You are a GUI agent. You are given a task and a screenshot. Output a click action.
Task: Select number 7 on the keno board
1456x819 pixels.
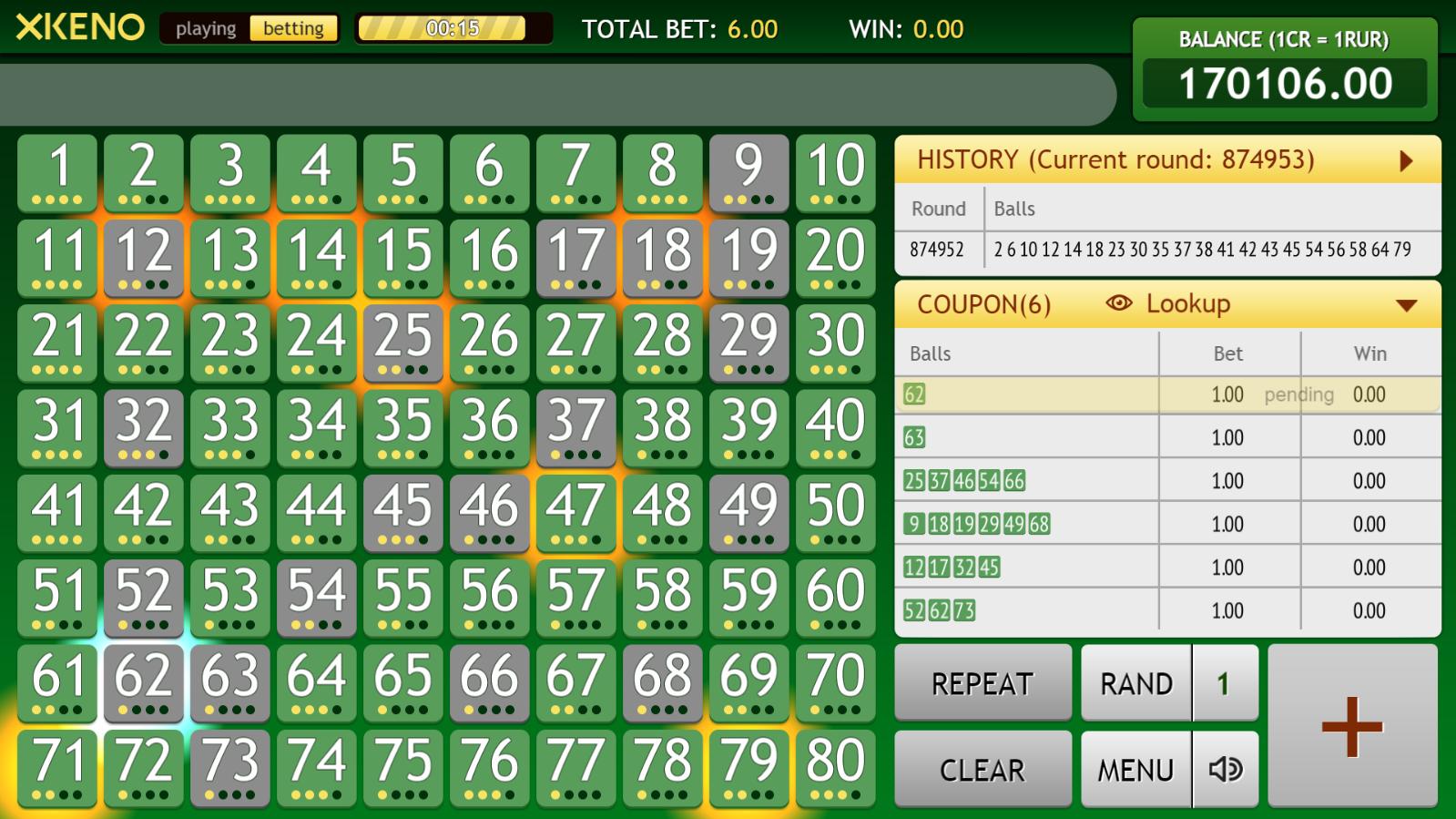(575, 172)
